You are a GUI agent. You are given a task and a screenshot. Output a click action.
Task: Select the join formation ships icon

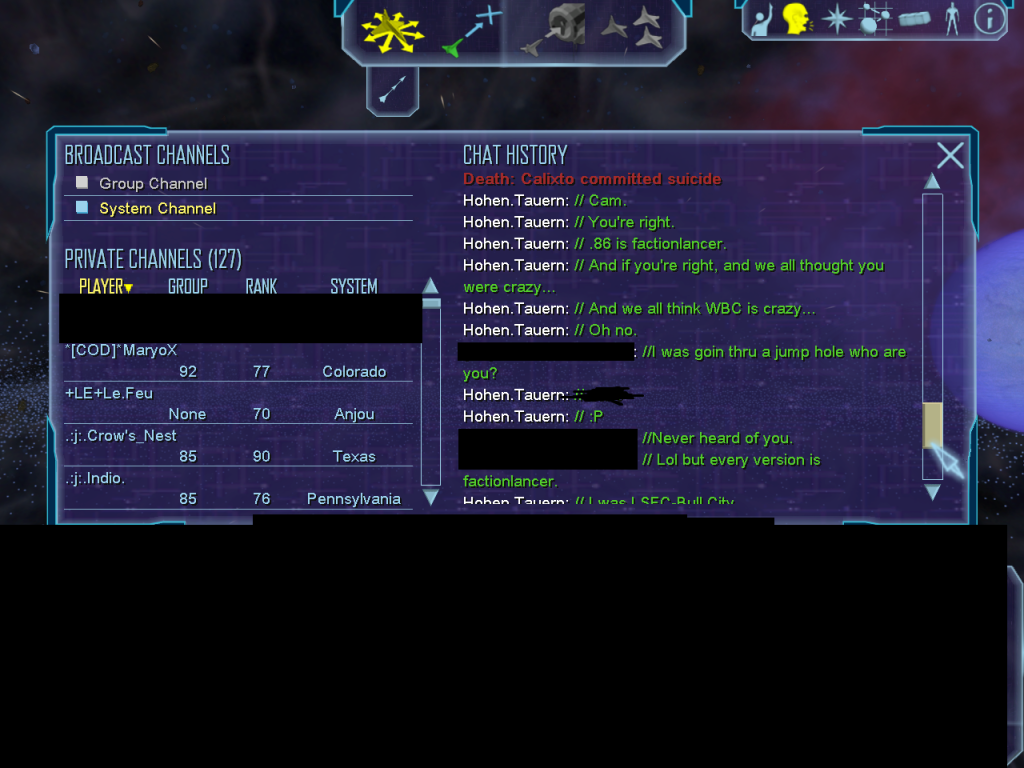(631, 31)
